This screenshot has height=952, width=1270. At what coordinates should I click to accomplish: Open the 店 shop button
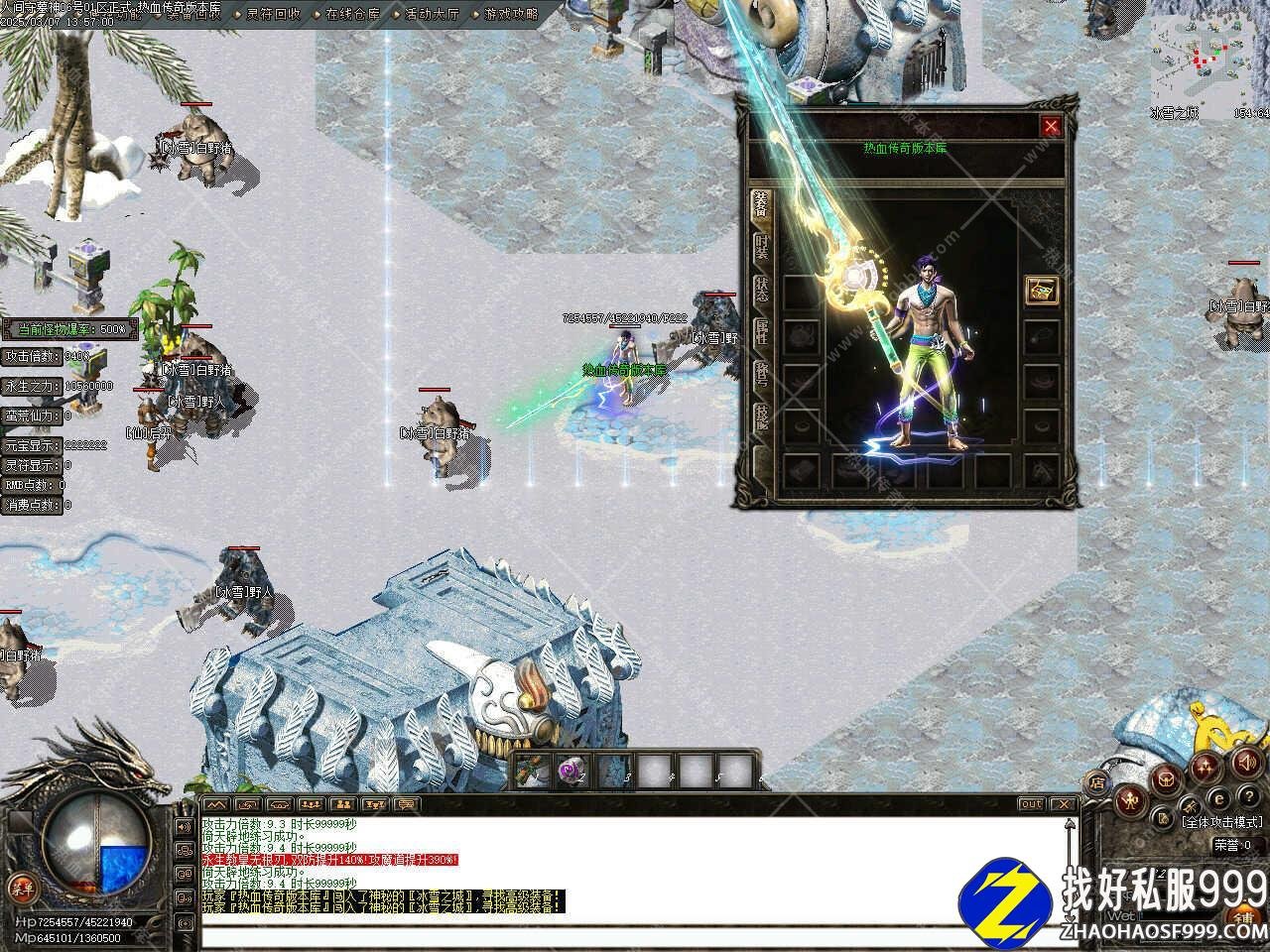point(1098,781)
